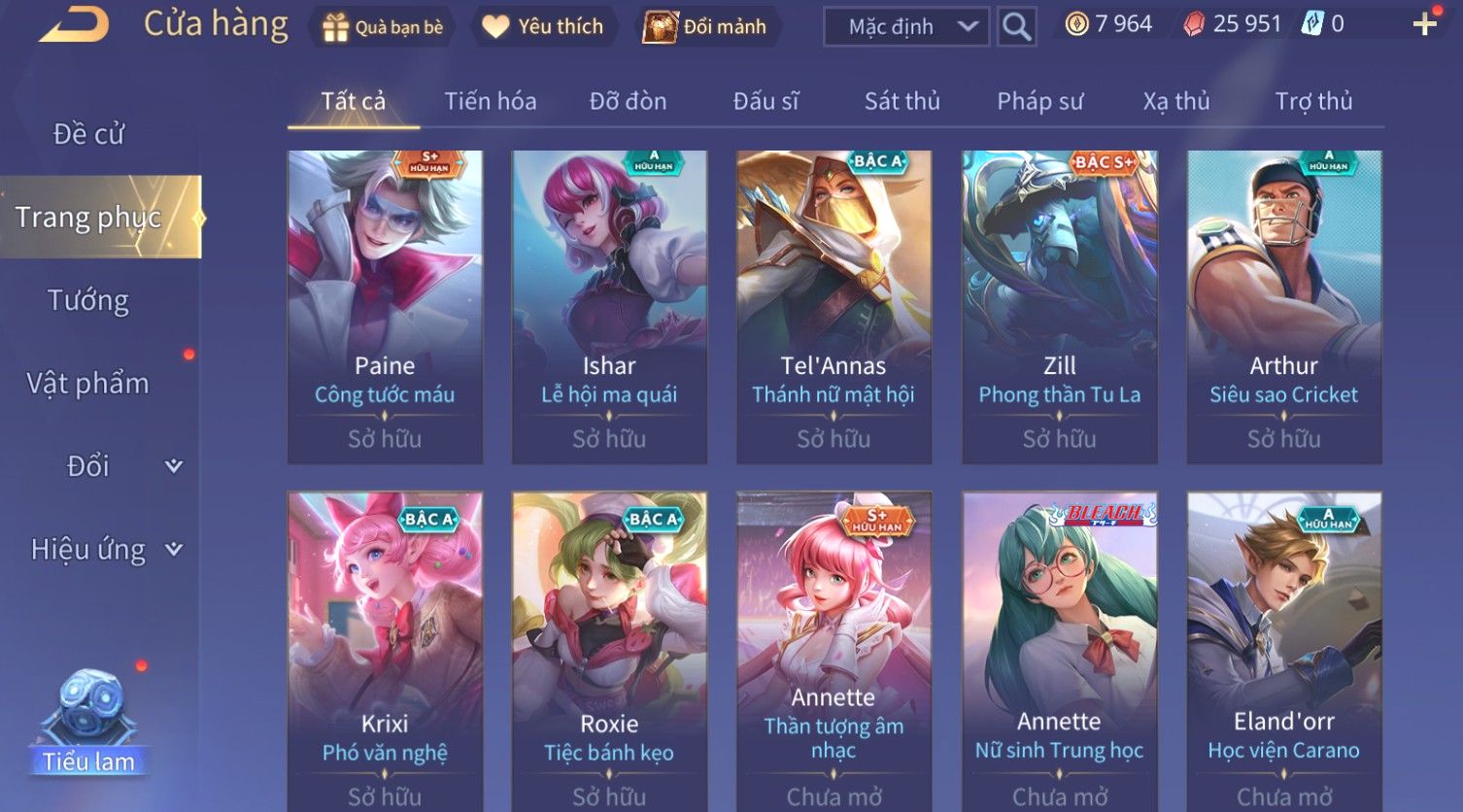The image size is (1463, 812).
Task: Filter skins by Pháp sư
Action: pyautogui.click(x=1039, y=101)
